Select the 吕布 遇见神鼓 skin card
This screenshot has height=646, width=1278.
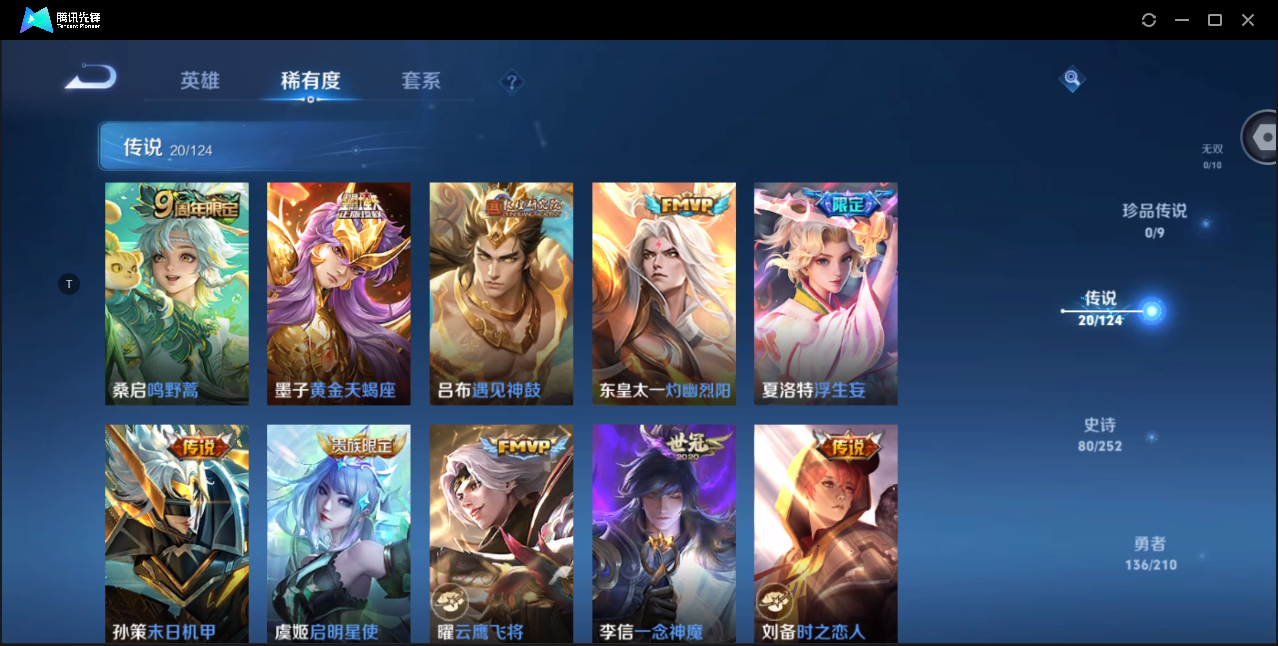pyautogui.click(x=501, y=293)
